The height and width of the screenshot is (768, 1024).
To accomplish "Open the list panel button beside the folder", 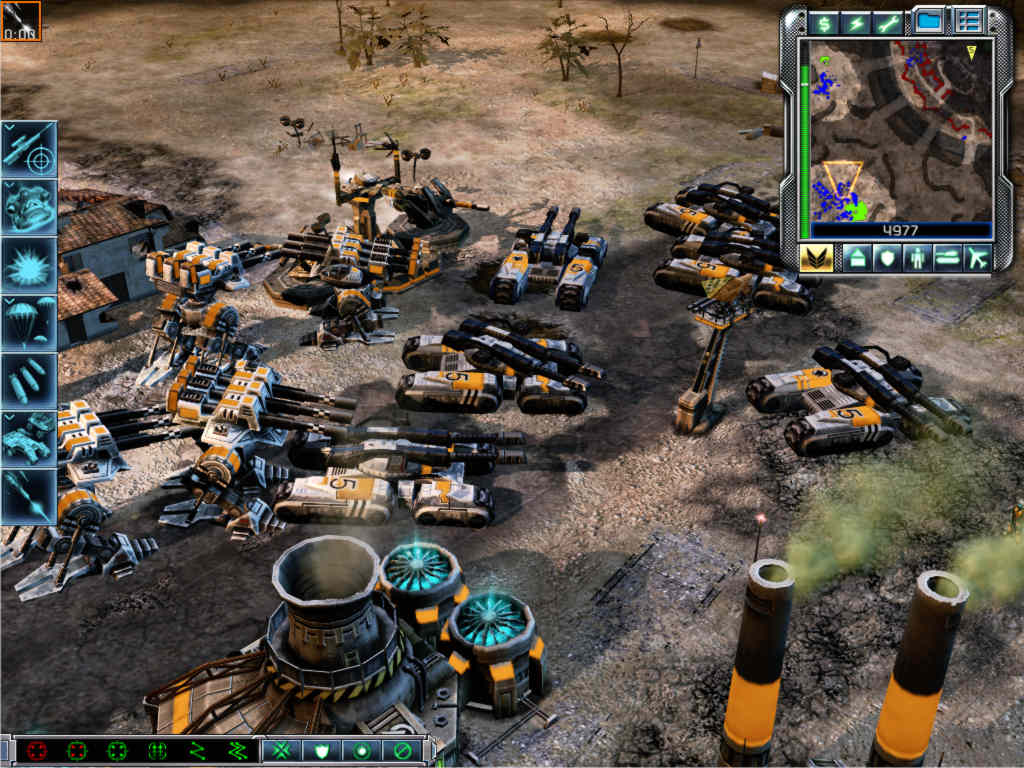I will pos(967,21).
